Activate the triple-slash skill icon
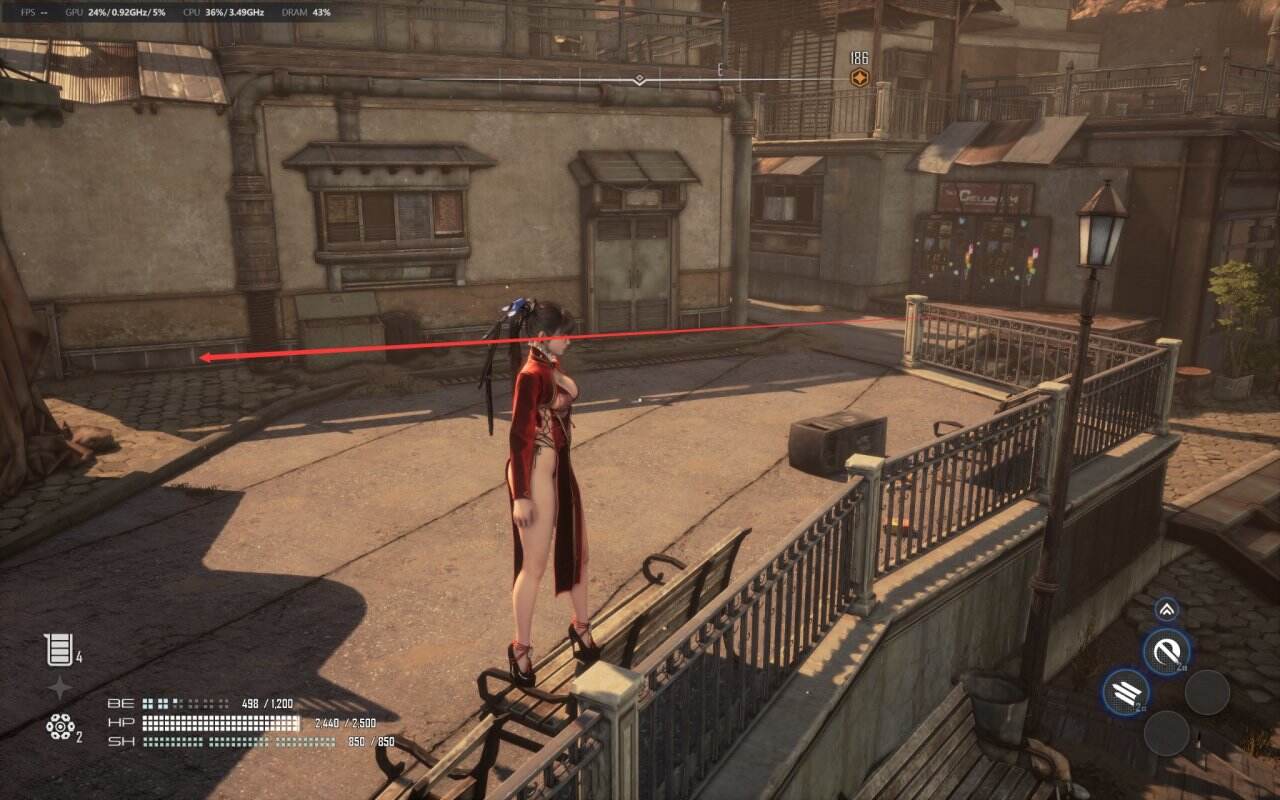 tap(1126, 692)
